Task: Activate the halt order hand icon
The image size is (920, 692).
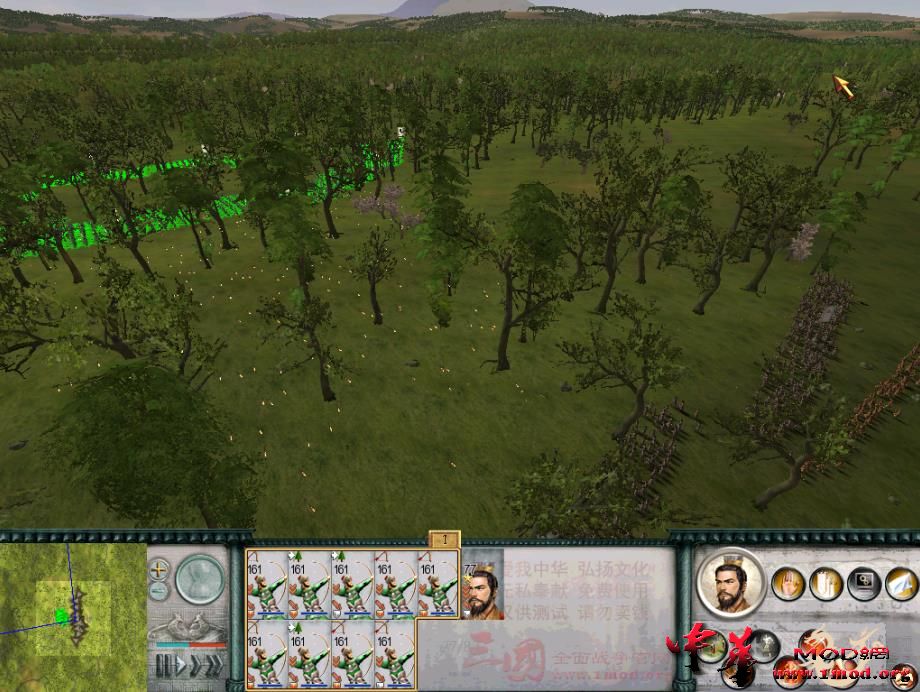Action: click(x=788, y=583)
